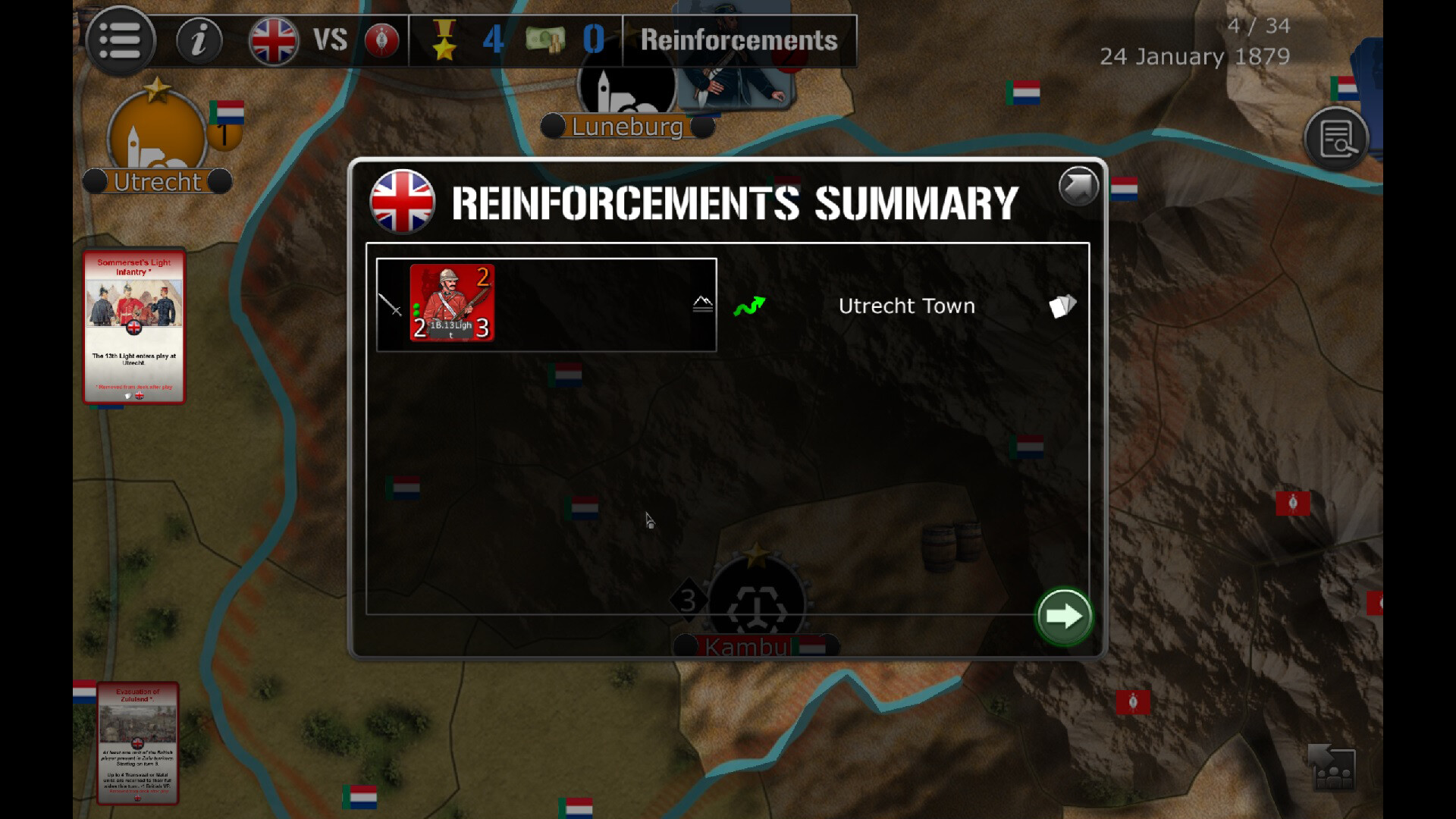Click the Zulu faction icon after VS
The image size is (1456, 819).
coord(381,40)
